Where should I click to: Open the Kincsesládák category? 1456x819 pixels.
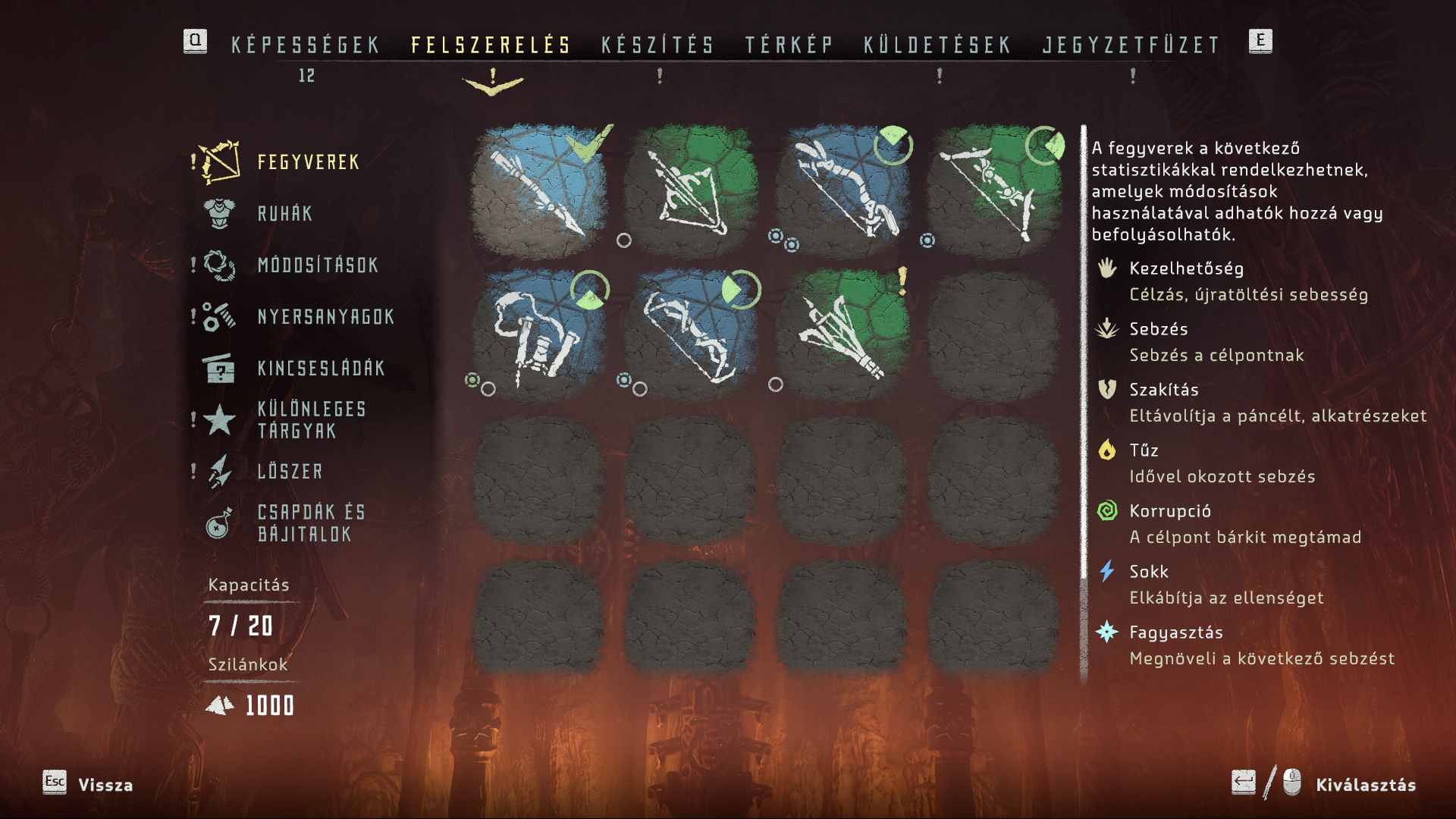pyautogui.click(x=321, y=369)
